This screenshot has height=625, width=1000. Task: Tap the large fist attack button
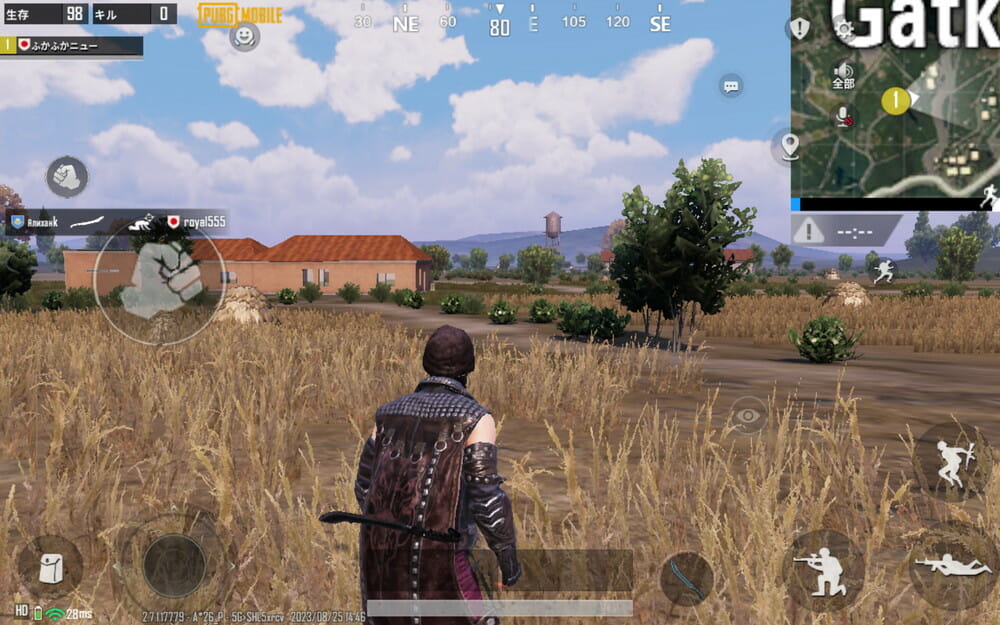[x=160, y=281]
